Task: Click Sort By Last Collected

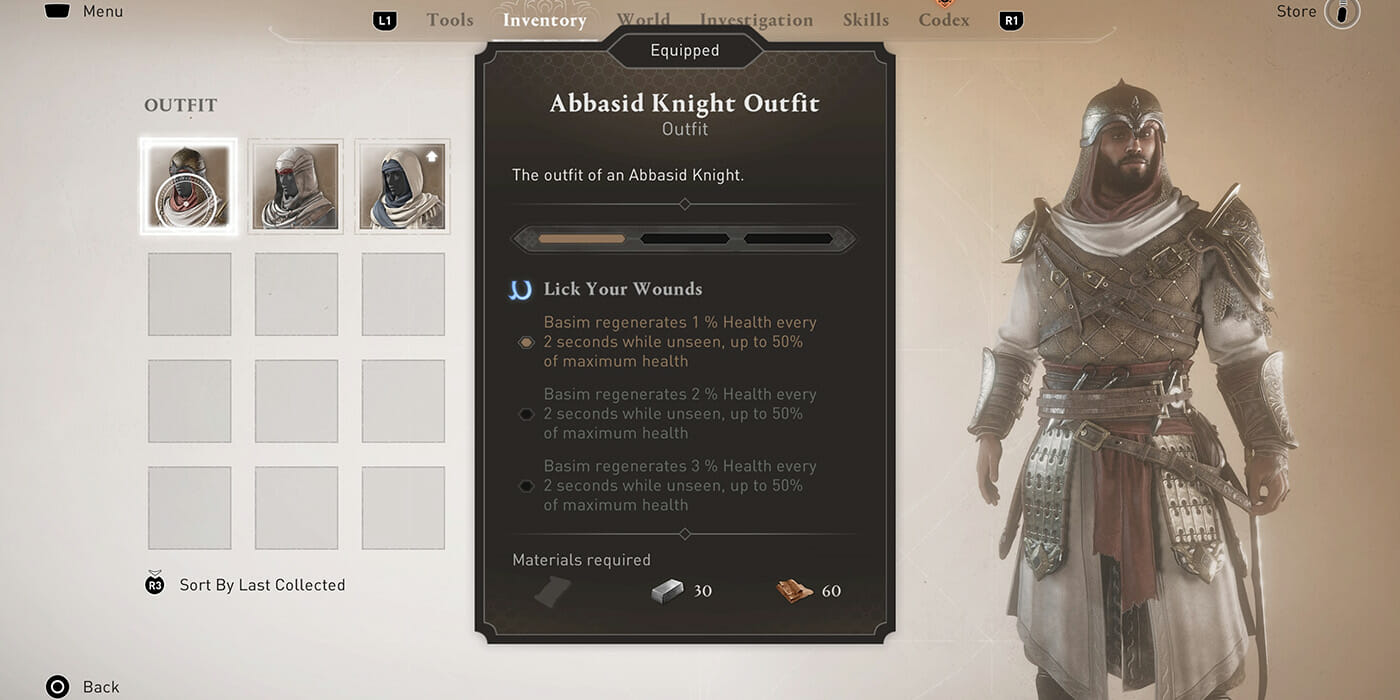Action: click(261, 585)
